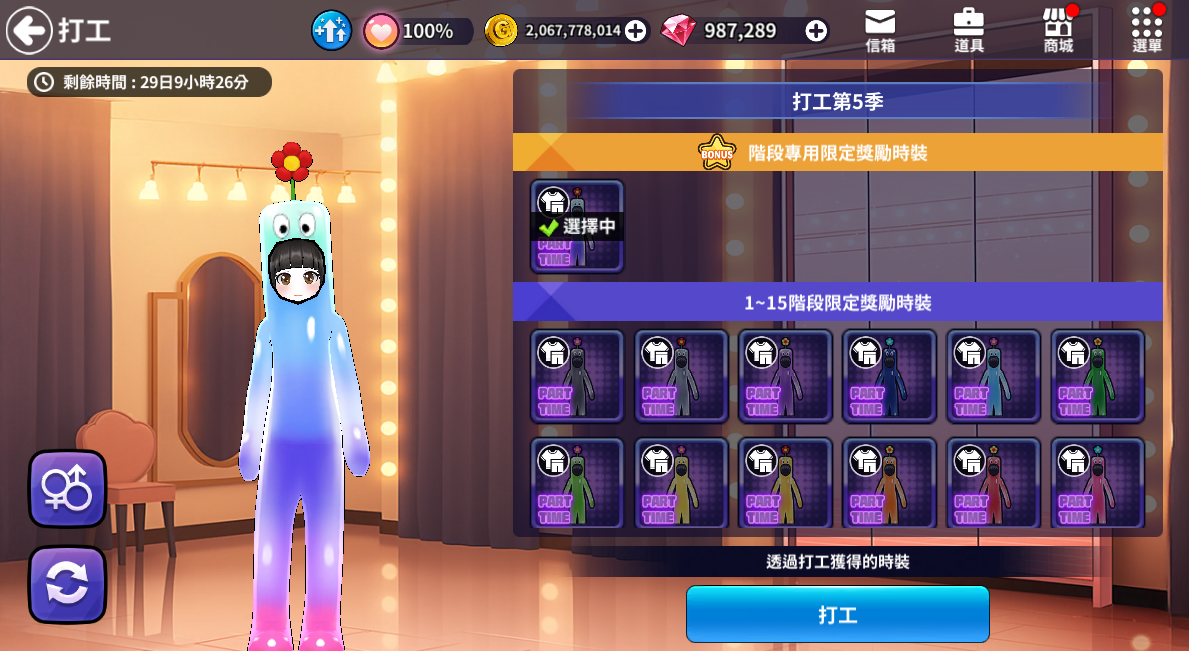
Task: Preview the dark navy blue costume
Action: click(x=889, y=376)
